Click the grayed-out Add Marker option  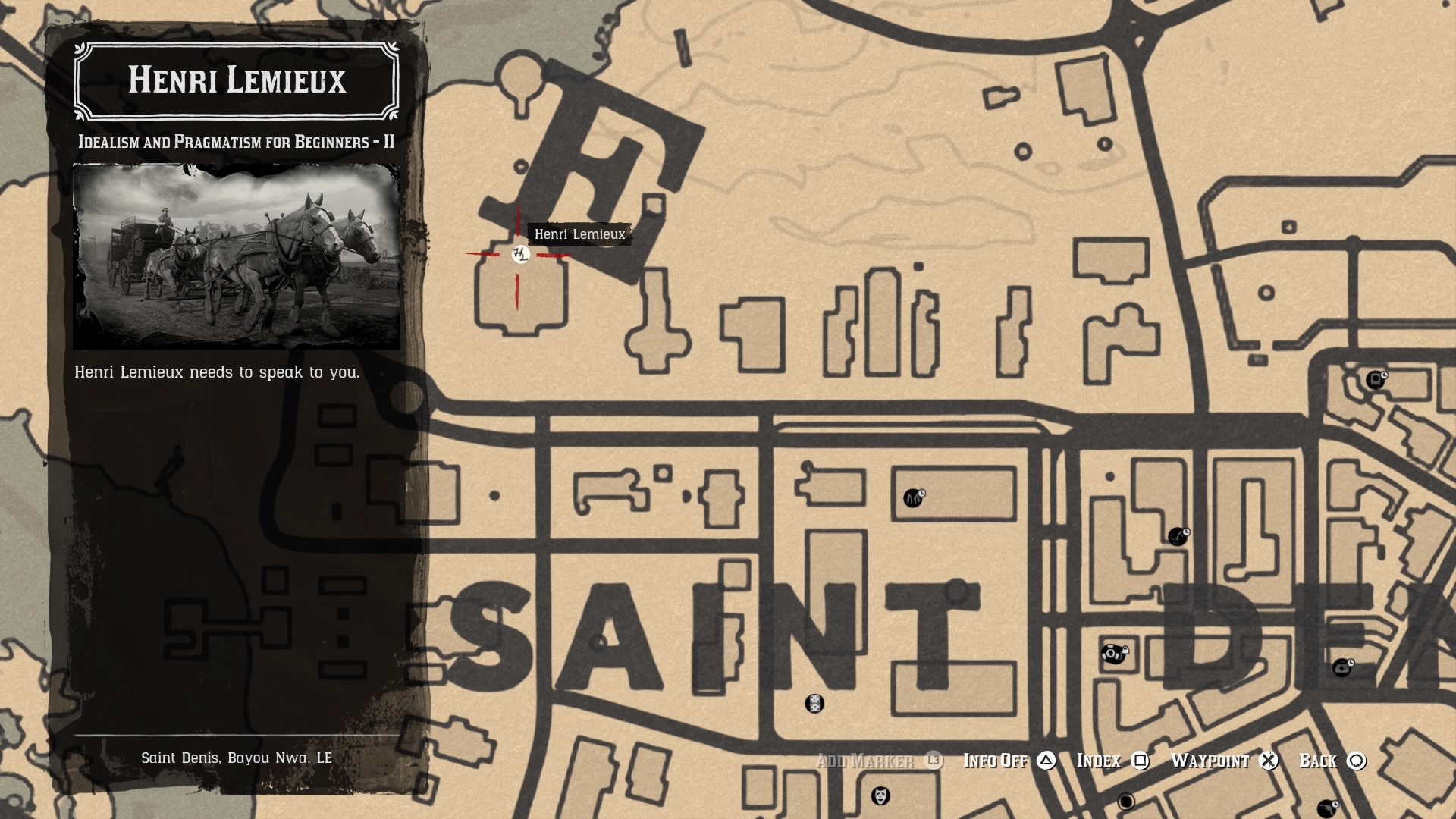click(864, 761)
